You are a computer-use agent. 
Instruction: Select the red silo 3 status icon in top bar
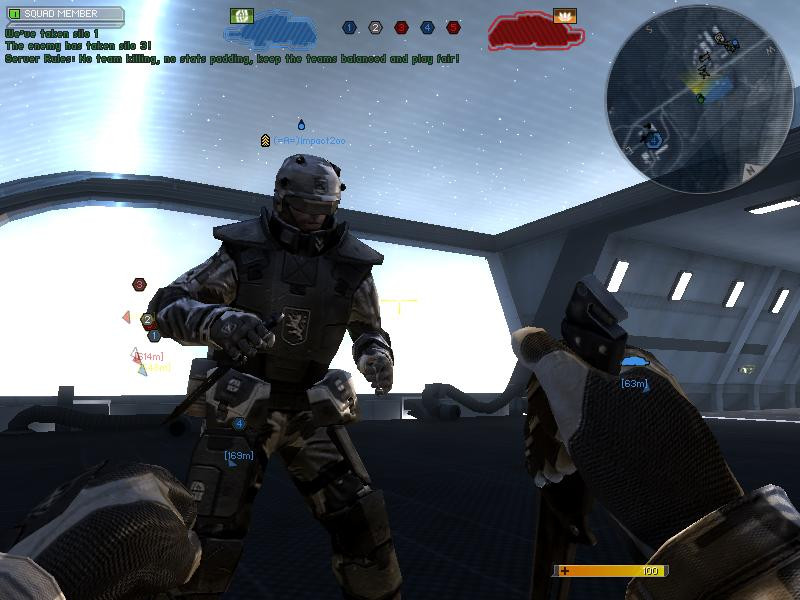(401, 28)
